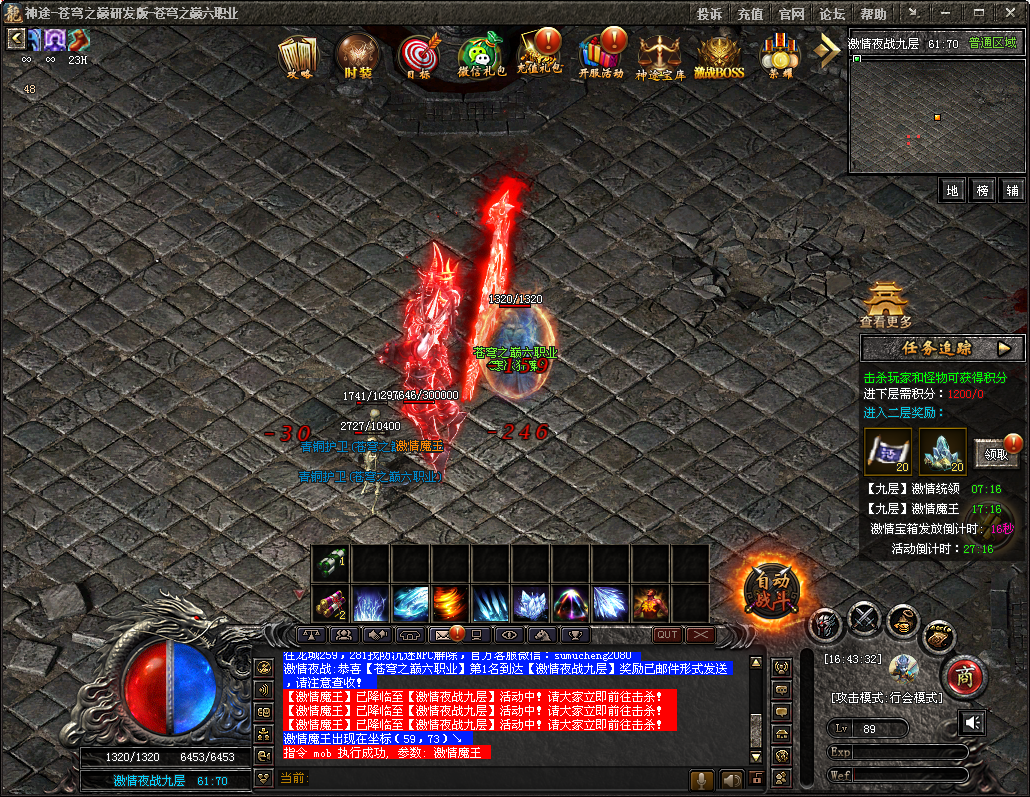The width and height of the screenshot is (1030, 797).
Task: Toggle the 自动战斗 auto-battle button
Action: tap(773, 590)
